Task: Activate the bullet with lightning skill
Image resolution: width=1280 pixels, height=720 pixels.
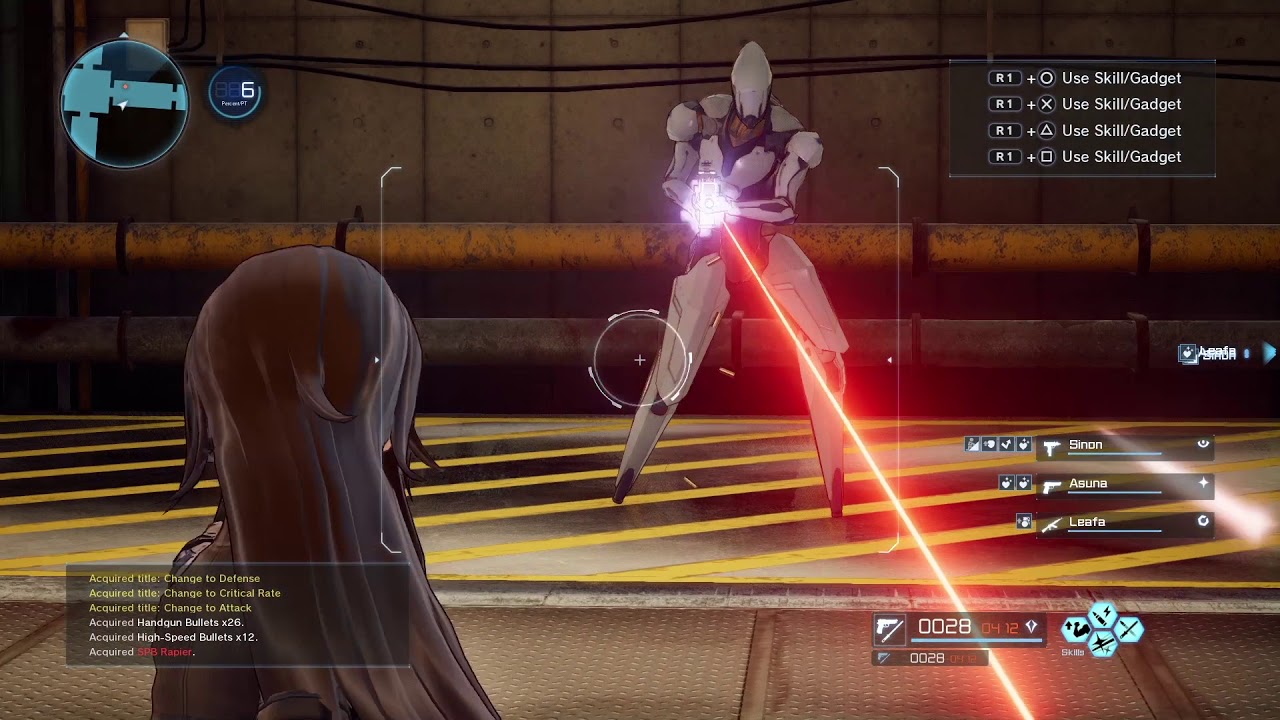Action: pyautogui.click(x=1102, y=613)
